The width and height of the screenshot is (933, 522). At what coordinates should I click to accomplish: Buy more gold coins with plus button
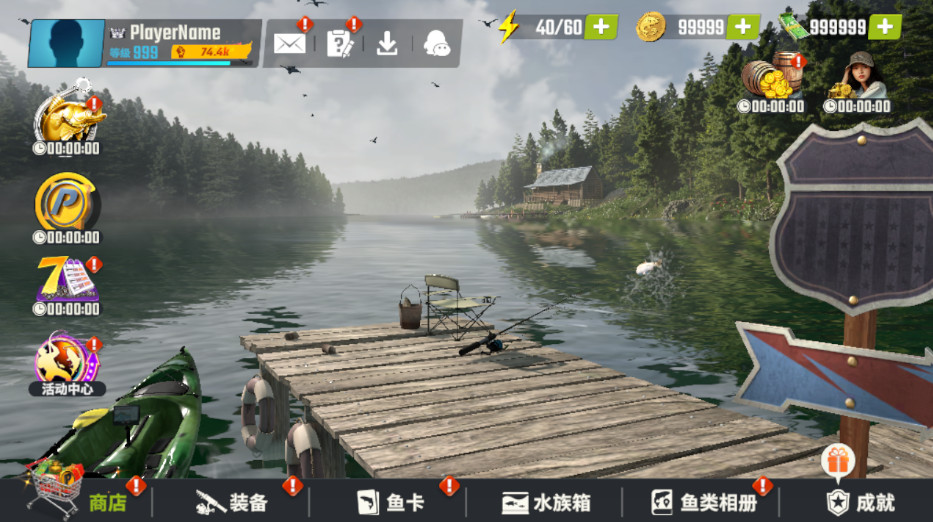tap(743, 27)
